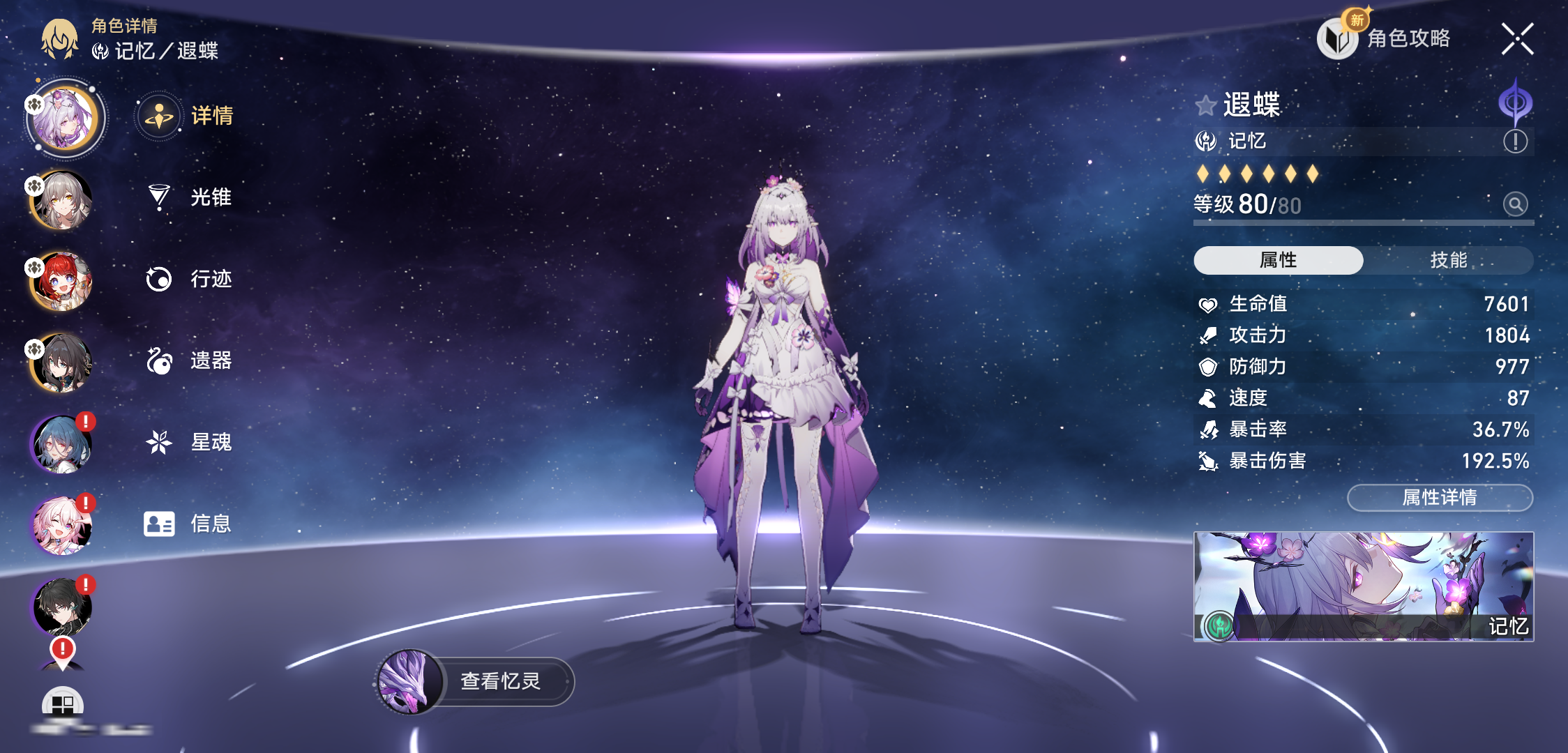Open the 角色攻略 character guide

click(1385, 38)
